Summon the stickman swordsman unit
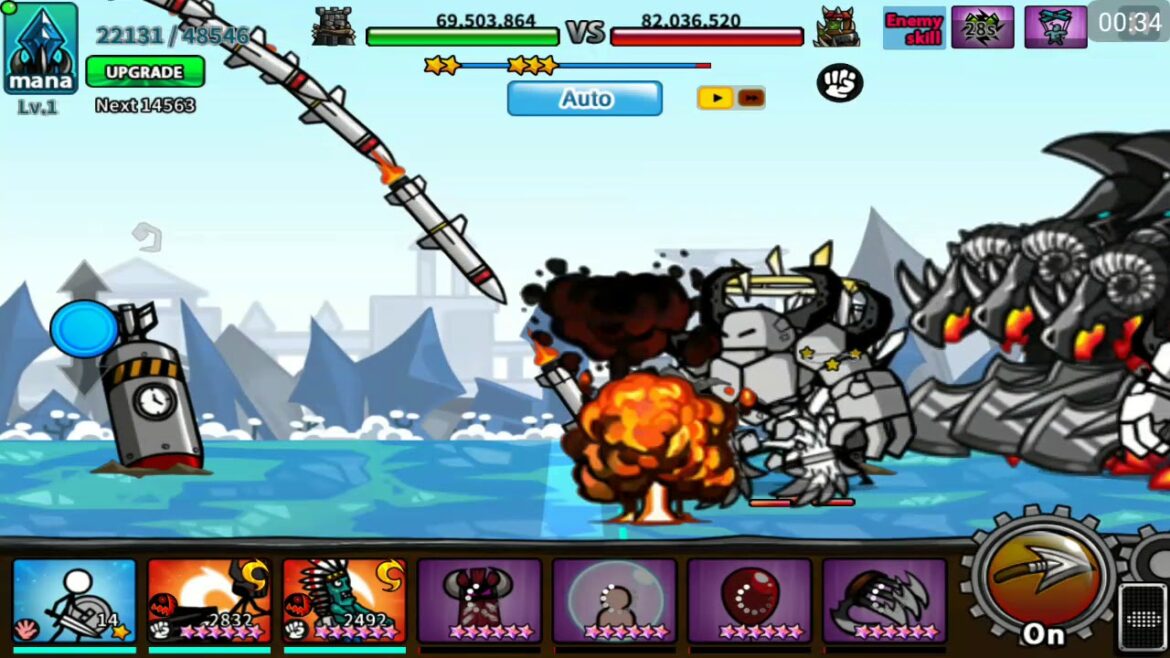 point(74,600)
